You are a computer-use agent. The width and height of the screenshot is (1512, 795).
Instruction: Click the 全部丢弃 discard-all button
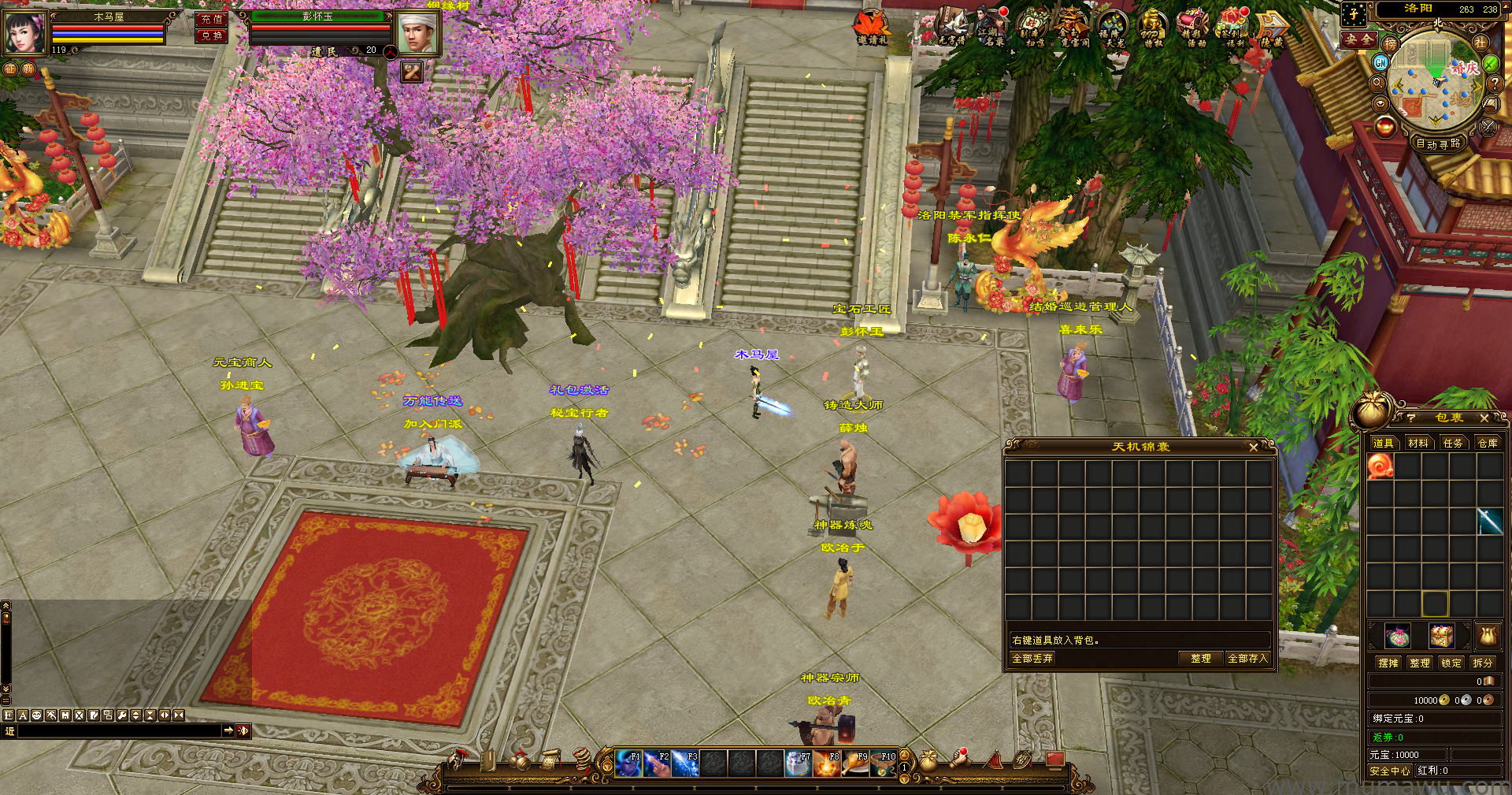pyautogui.click(x=1032, y=659)
